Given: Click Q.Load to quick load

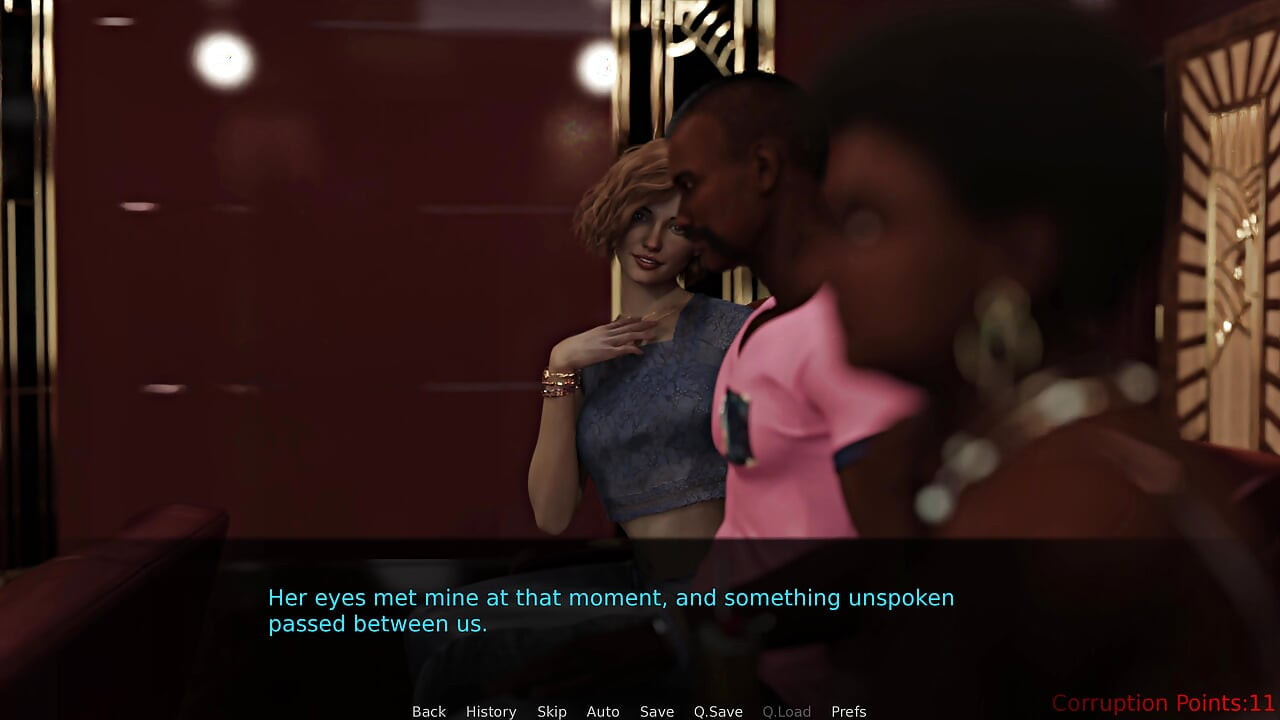Looking at the screenshot, I should coord(787,711).
